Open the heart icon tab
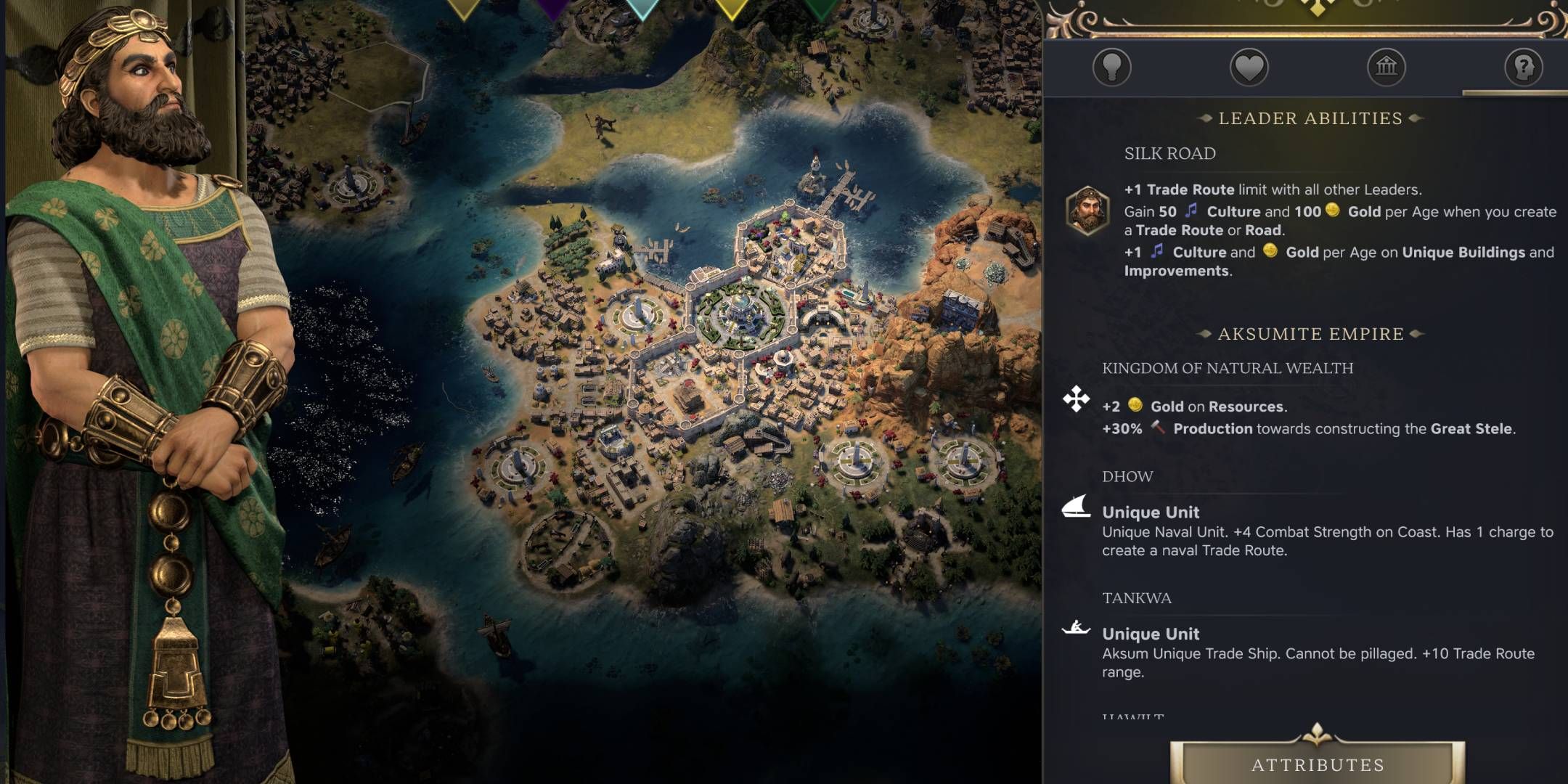Viewport: 1568px width, 784px height. click(x=1249, y=68)
